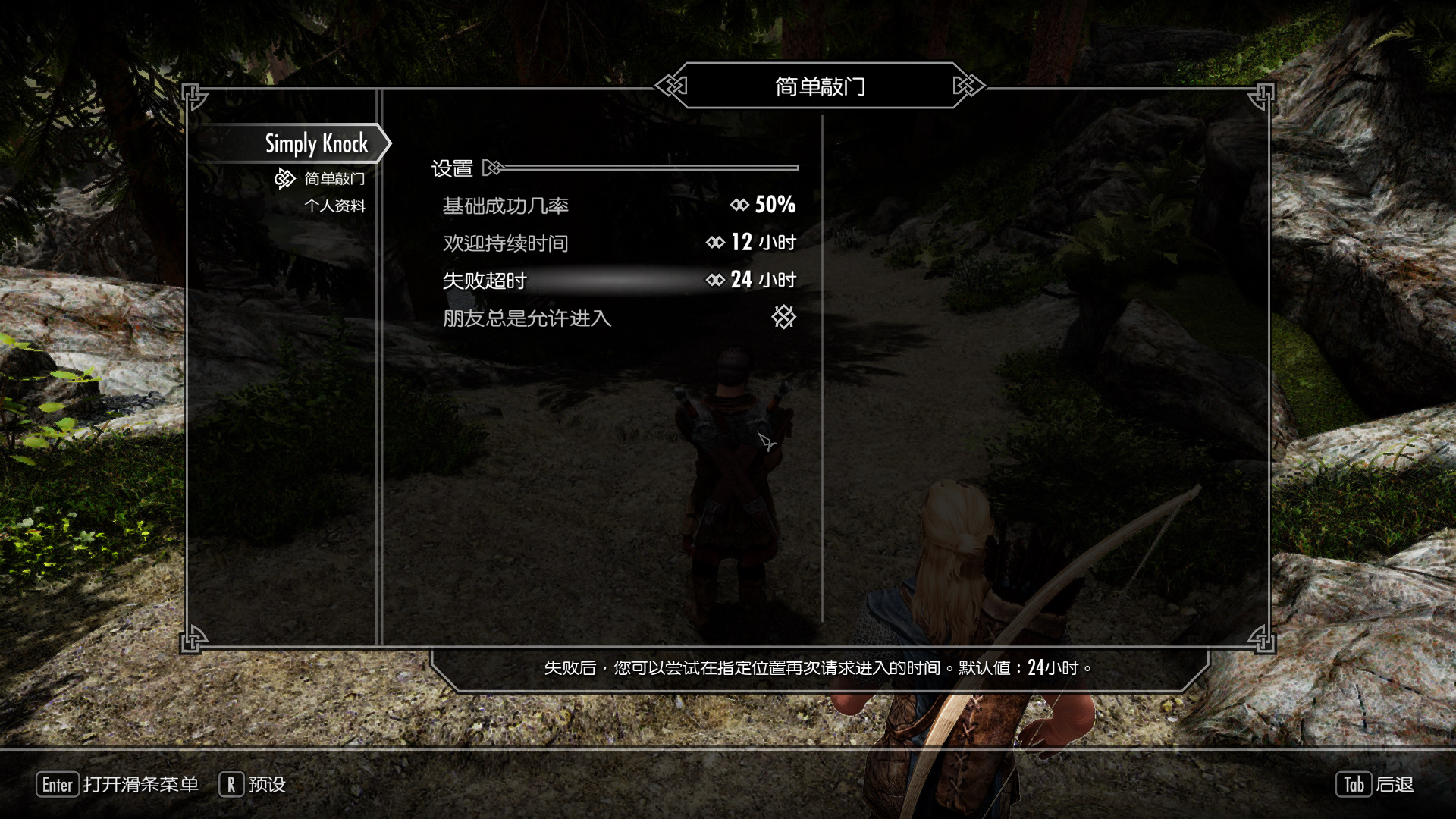Viewport: 1456px width, 819px height.
Task: Adjust the 基础成功几率 50% slider option
Action: pyautogui.click(x=619, y=206)
